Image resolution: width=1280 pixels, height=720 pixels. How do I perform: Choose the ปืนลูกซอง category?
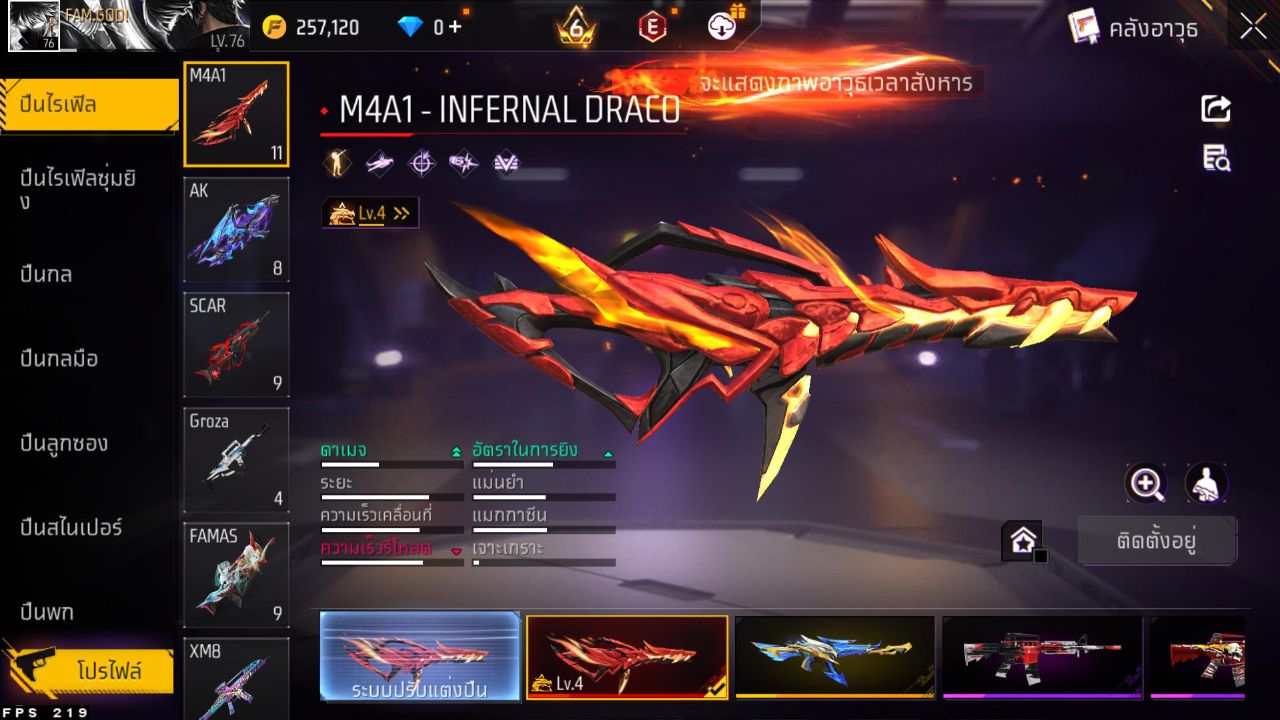tap(64, 443)
